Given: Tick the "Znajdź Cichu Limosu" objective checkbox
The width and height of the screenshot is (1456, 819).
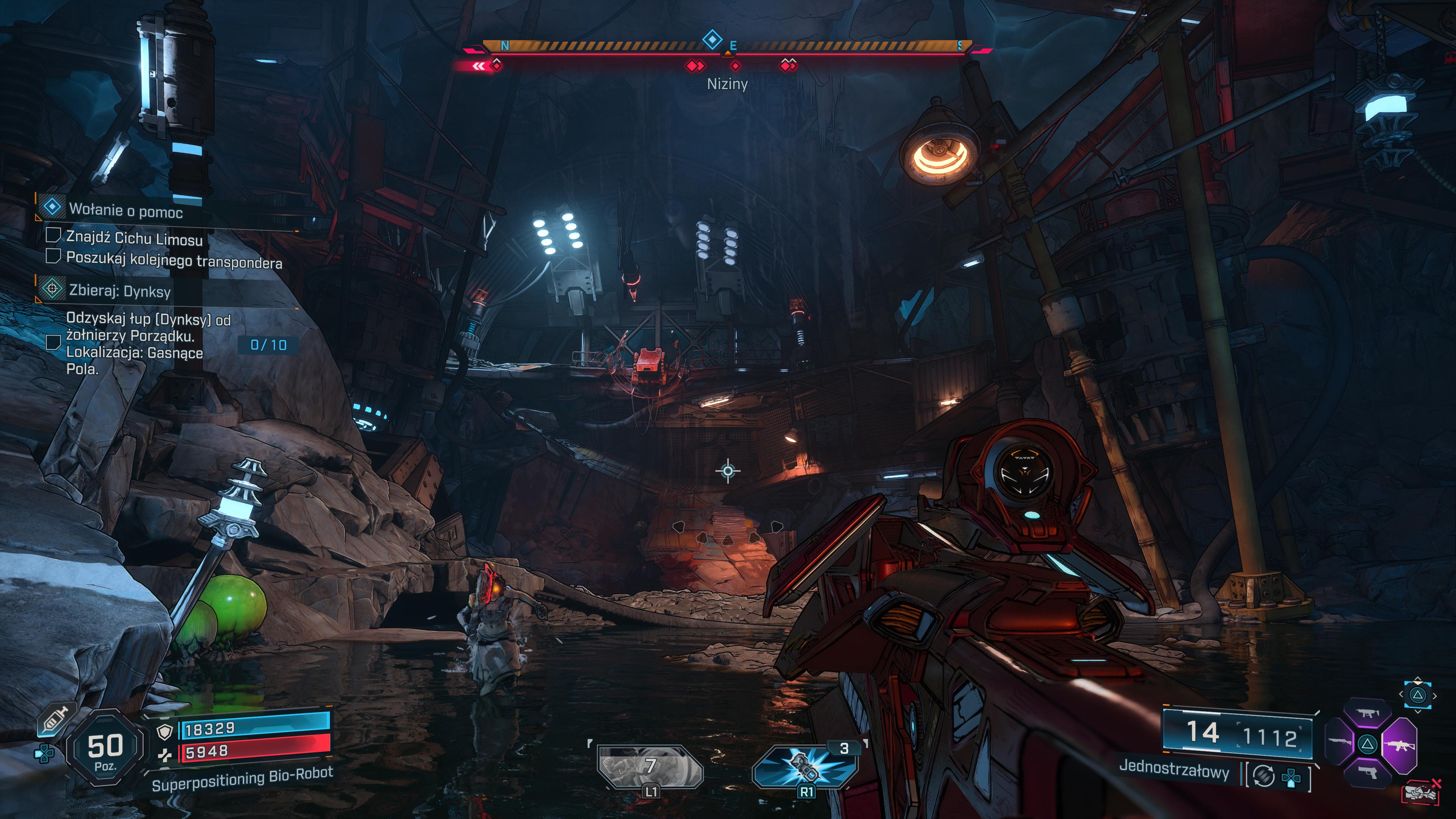Looking at the screenshot, I should [x=53, y=235].
